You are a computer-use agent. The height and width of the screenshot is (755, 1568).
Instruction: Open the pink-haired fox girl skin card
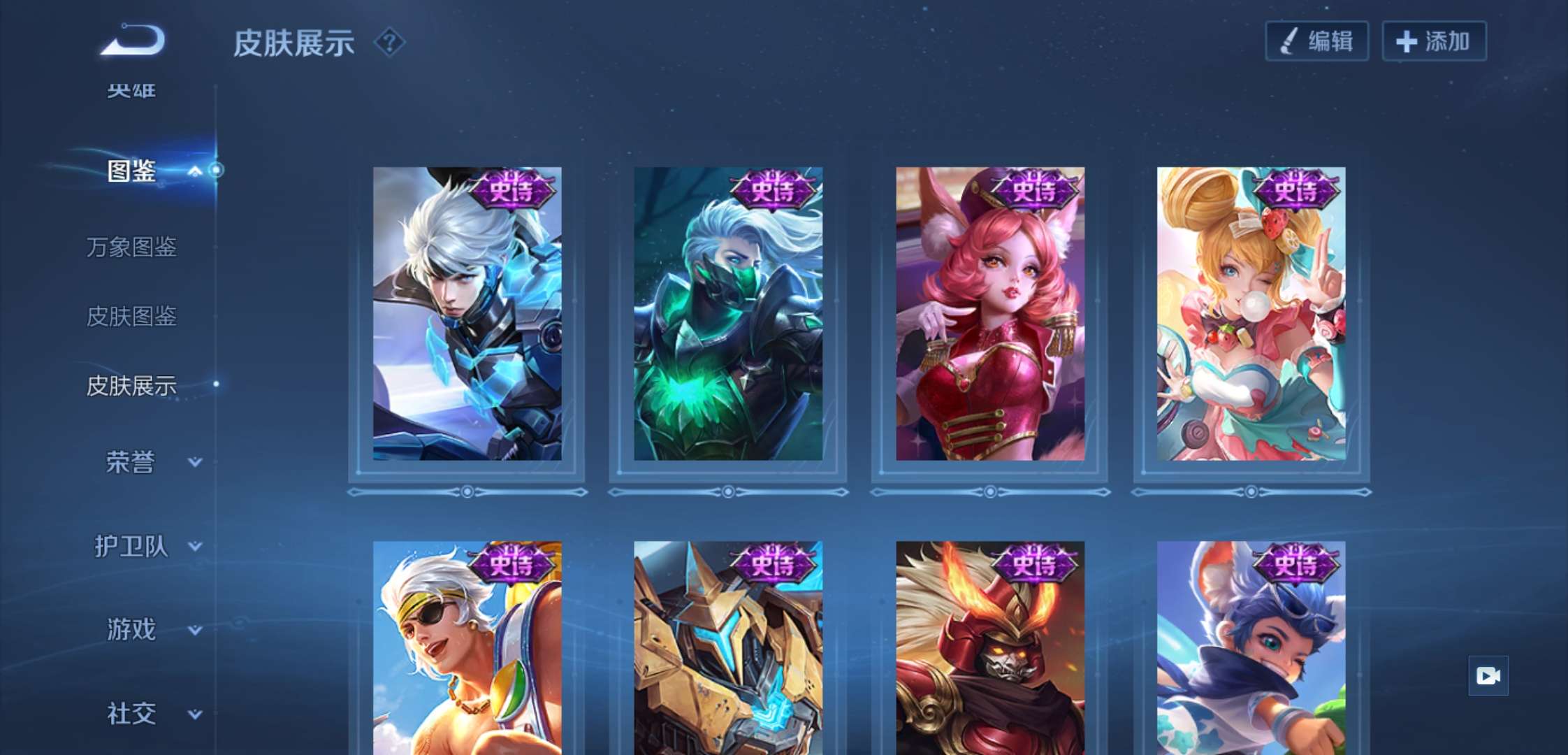[x=990, y=314]
